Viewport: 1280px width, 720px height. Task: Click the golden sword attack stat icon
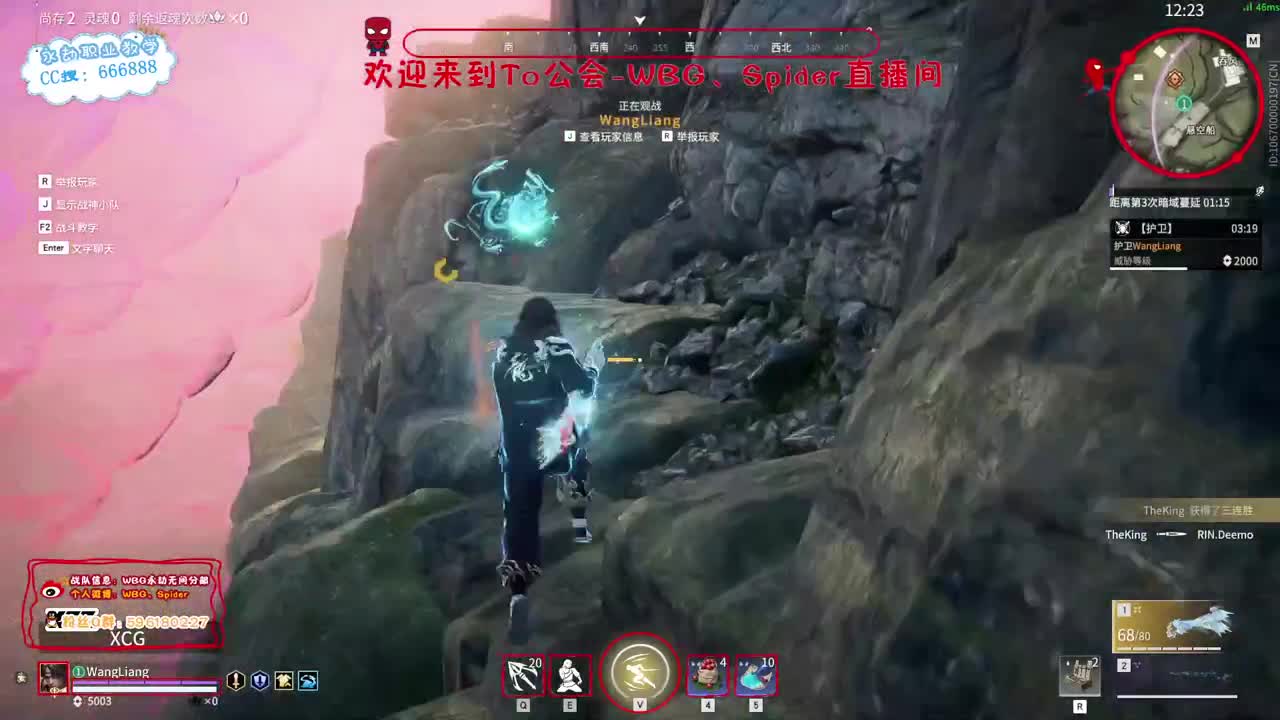(x=236, y=680)
